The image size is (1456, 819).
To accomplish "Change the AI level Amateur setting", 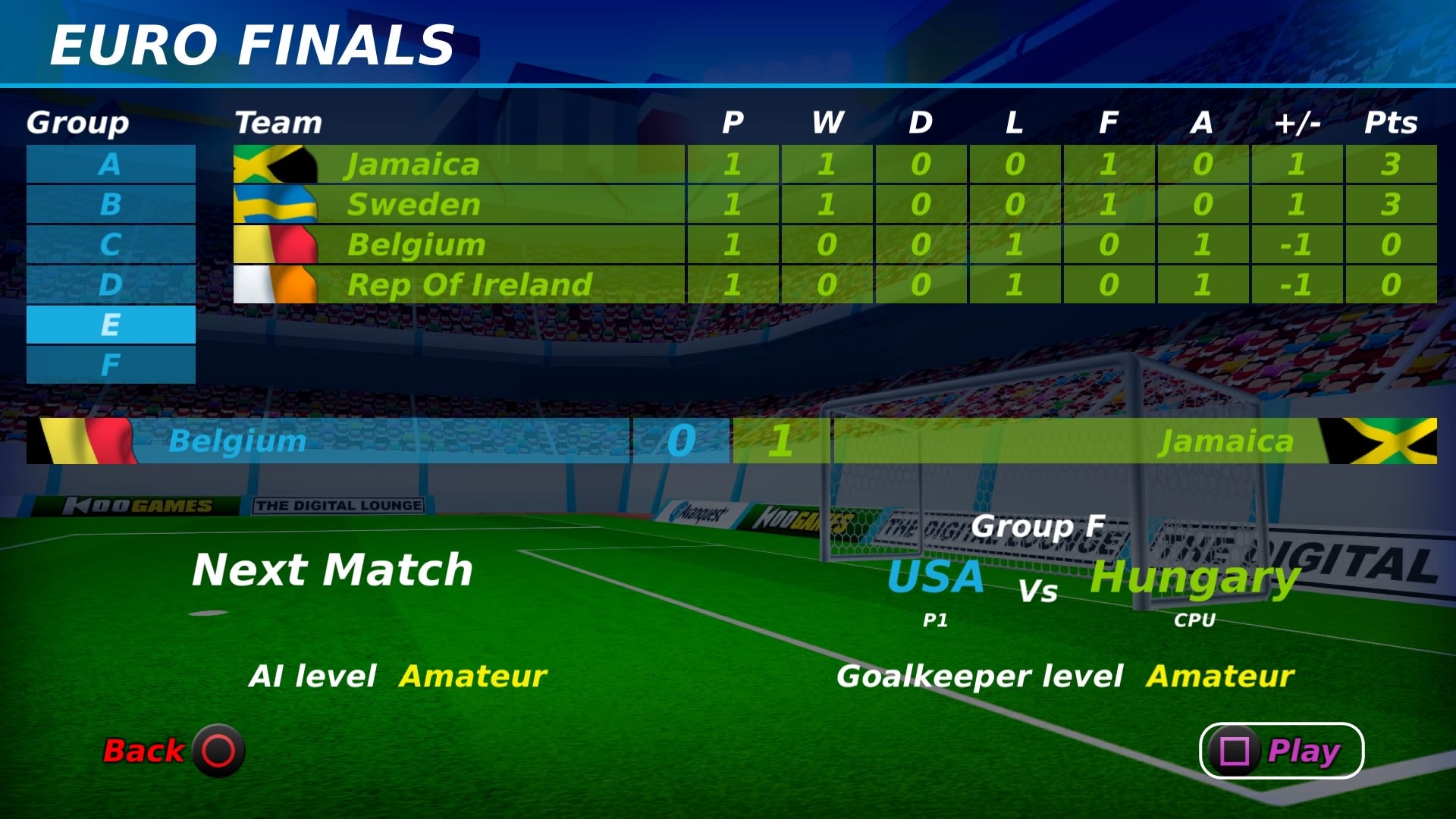I will click(x=472, y=676).
